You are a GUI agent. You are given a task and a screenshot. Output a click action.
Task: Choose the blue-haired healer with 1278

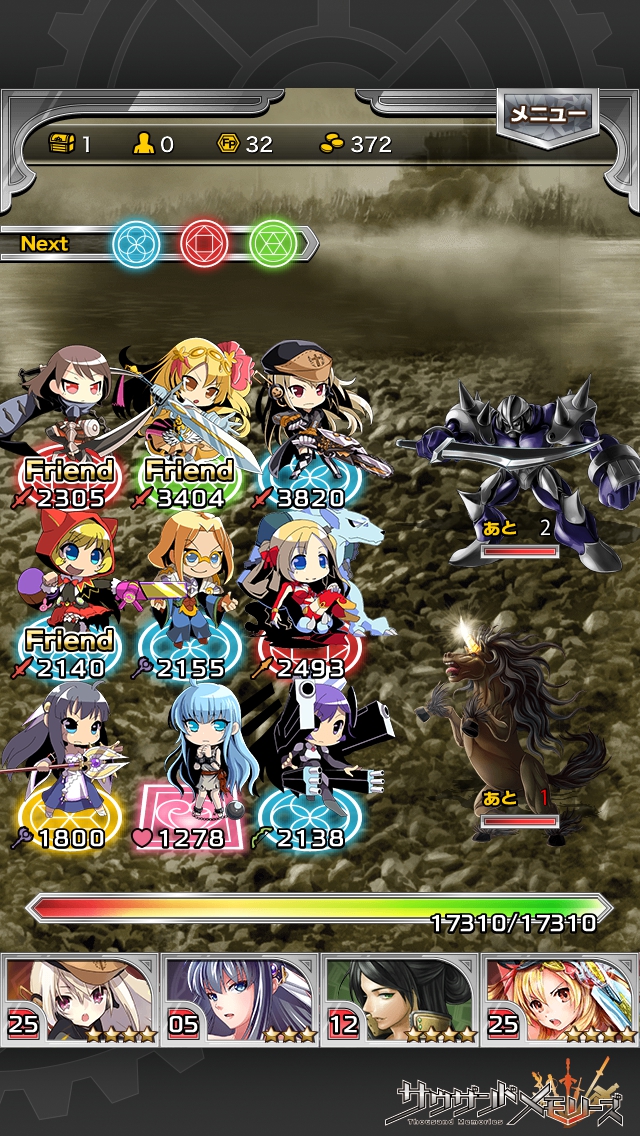pyautogui.click(x=190, y=765)
